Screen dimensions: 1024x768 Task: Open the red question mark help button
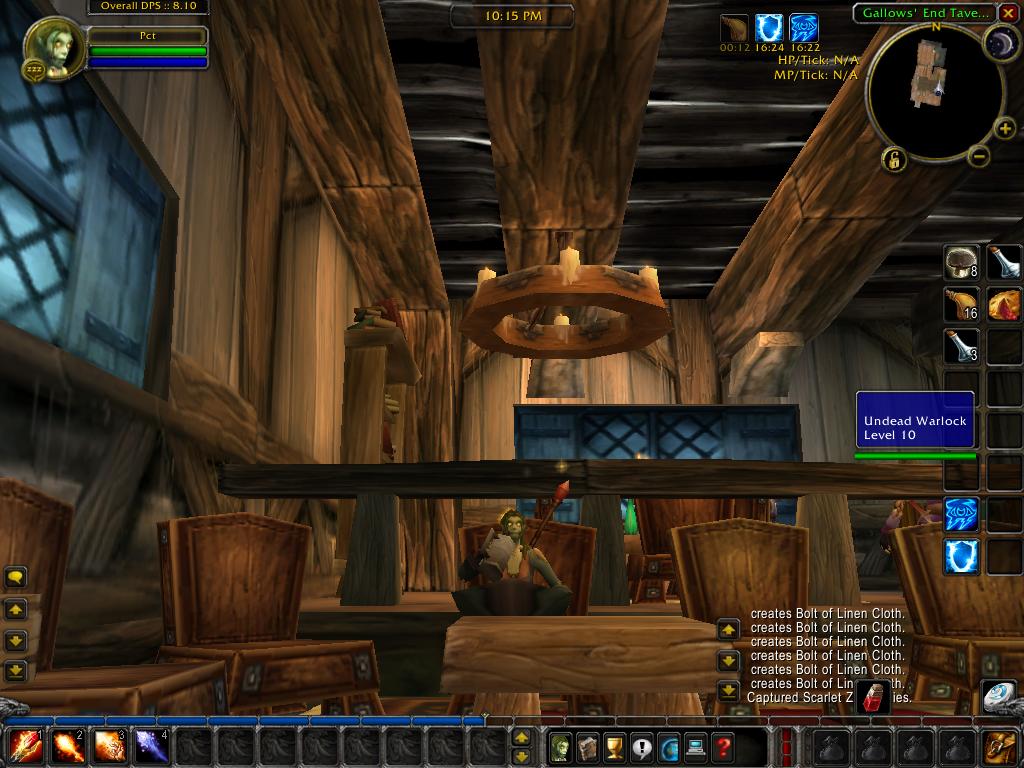[x=723, y=746]
